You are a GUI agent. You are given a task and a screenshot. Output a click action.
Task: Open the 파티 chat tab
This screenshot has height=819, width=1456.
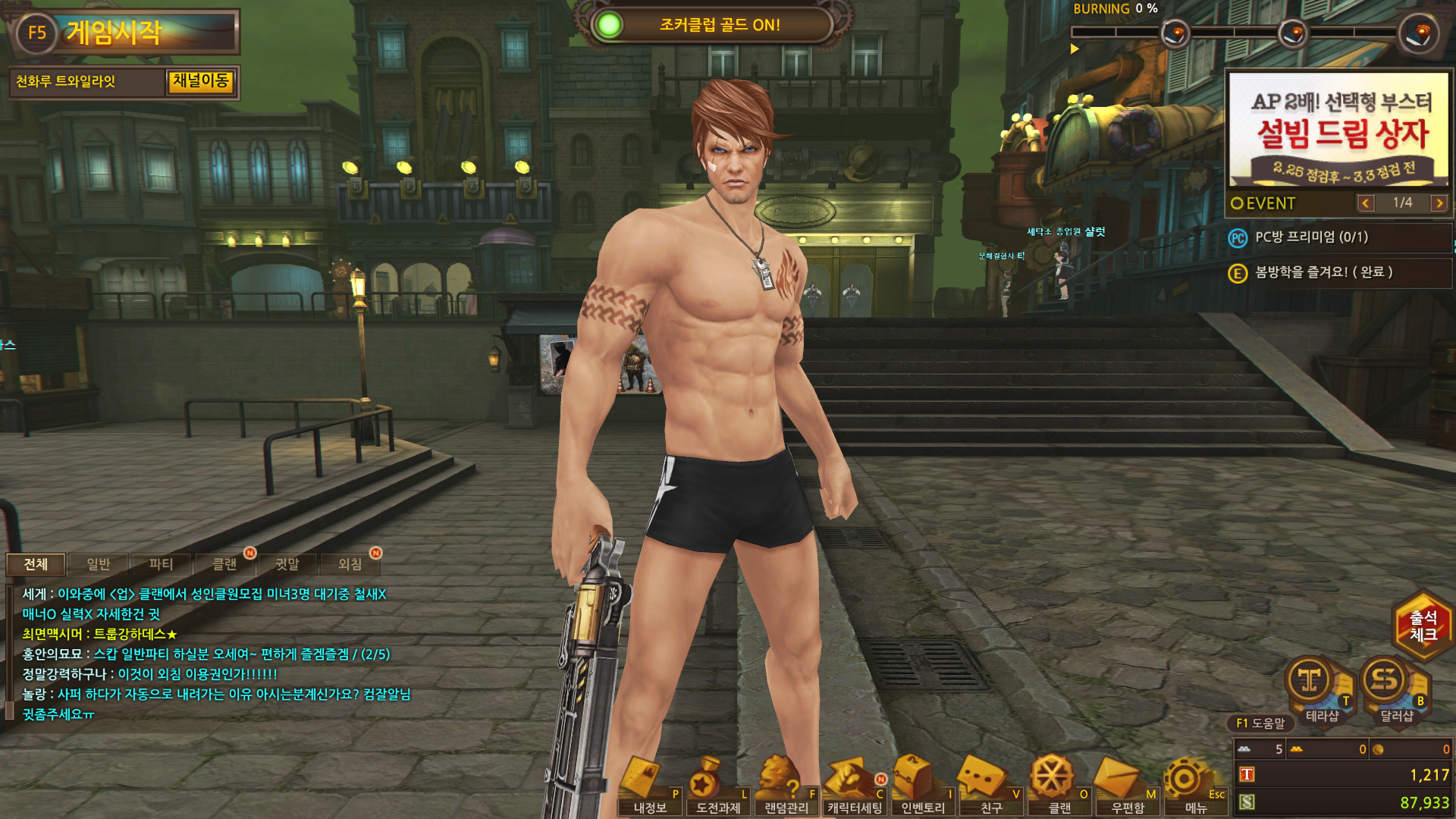161,564
